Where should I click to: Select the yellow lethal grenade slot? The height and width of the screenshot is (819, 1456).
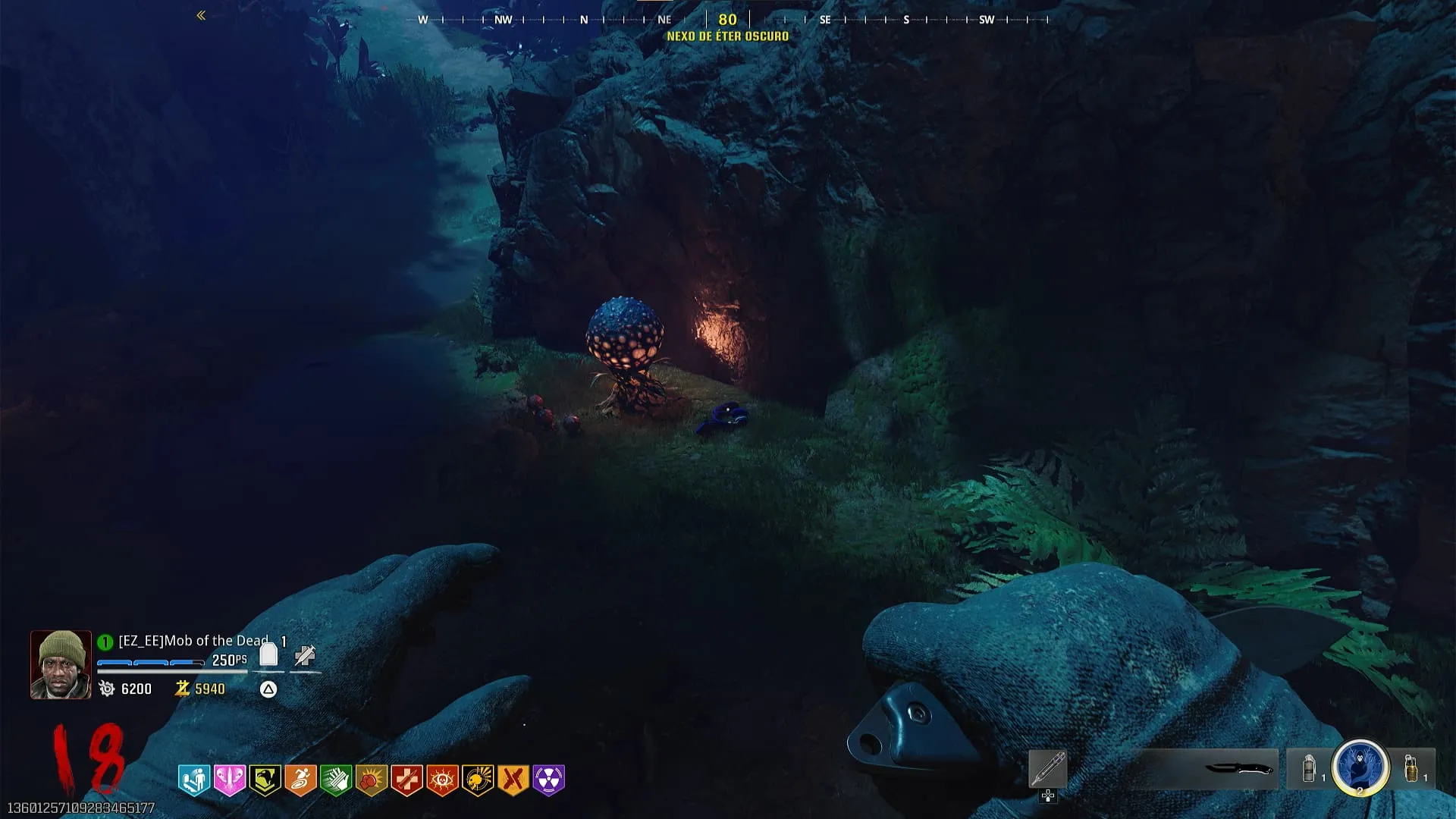1412,769
